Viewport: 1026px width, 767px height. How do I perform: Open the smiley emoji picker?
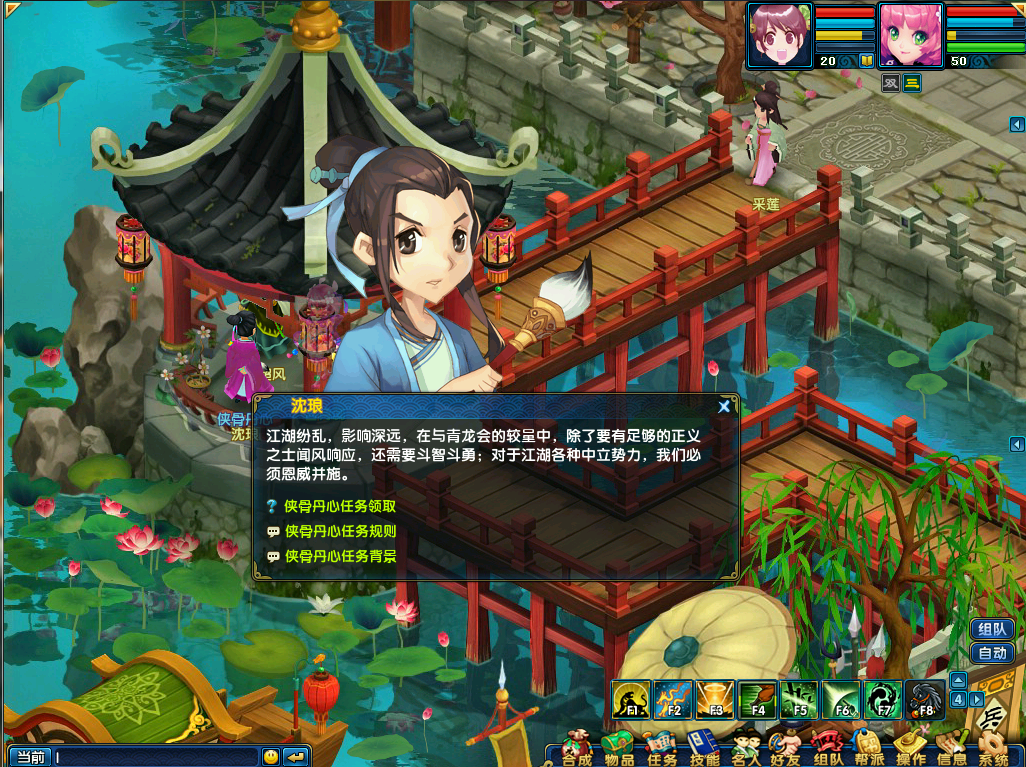tap(270, 757)
